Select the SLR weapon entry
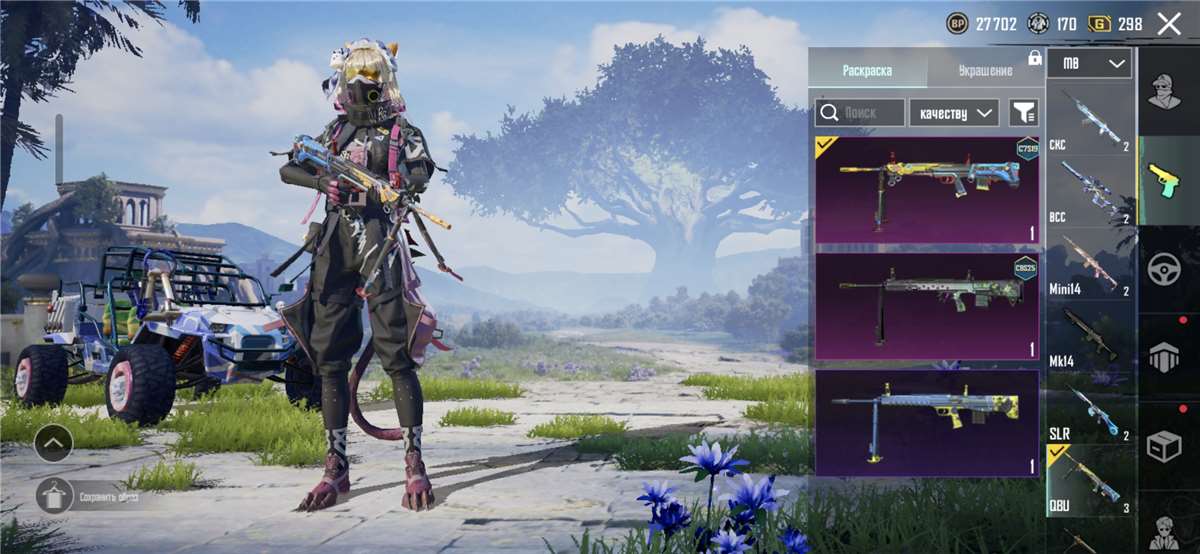 click(x=1089, y=410)
